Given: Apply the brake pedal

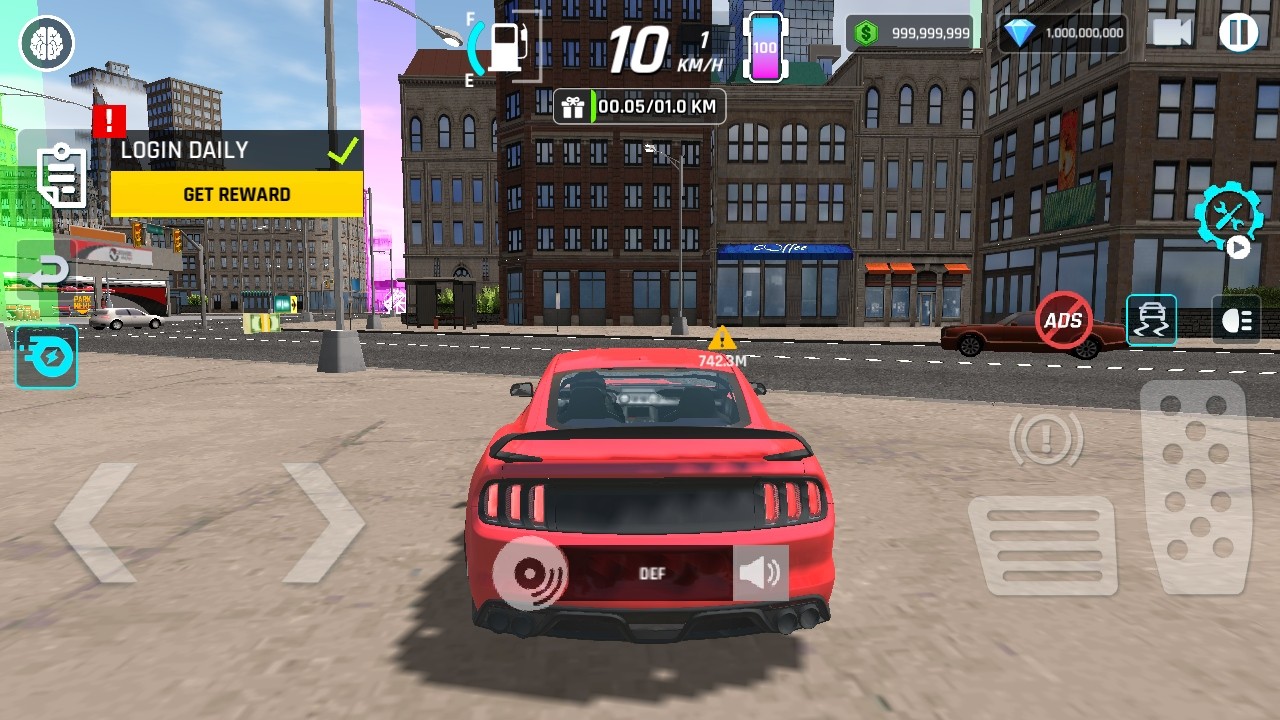Looking at the screenshot, I should [1042, 545].
